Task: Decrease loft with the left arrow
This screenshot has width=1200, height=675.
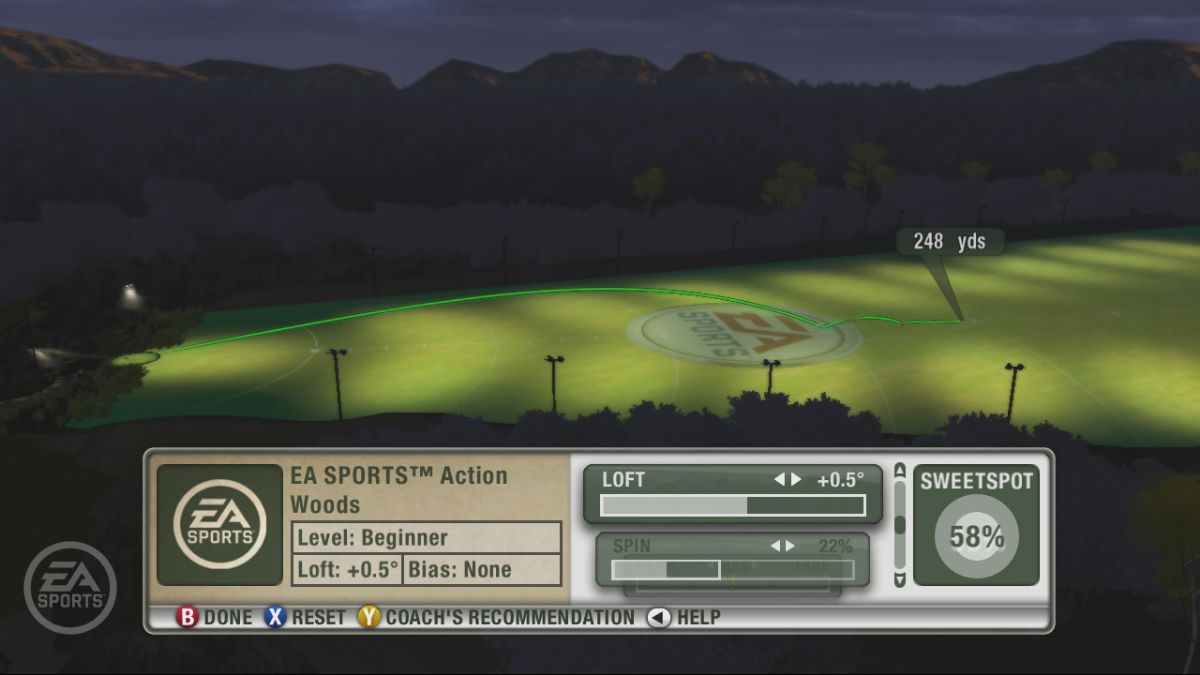Action: [x=779, y=479]
